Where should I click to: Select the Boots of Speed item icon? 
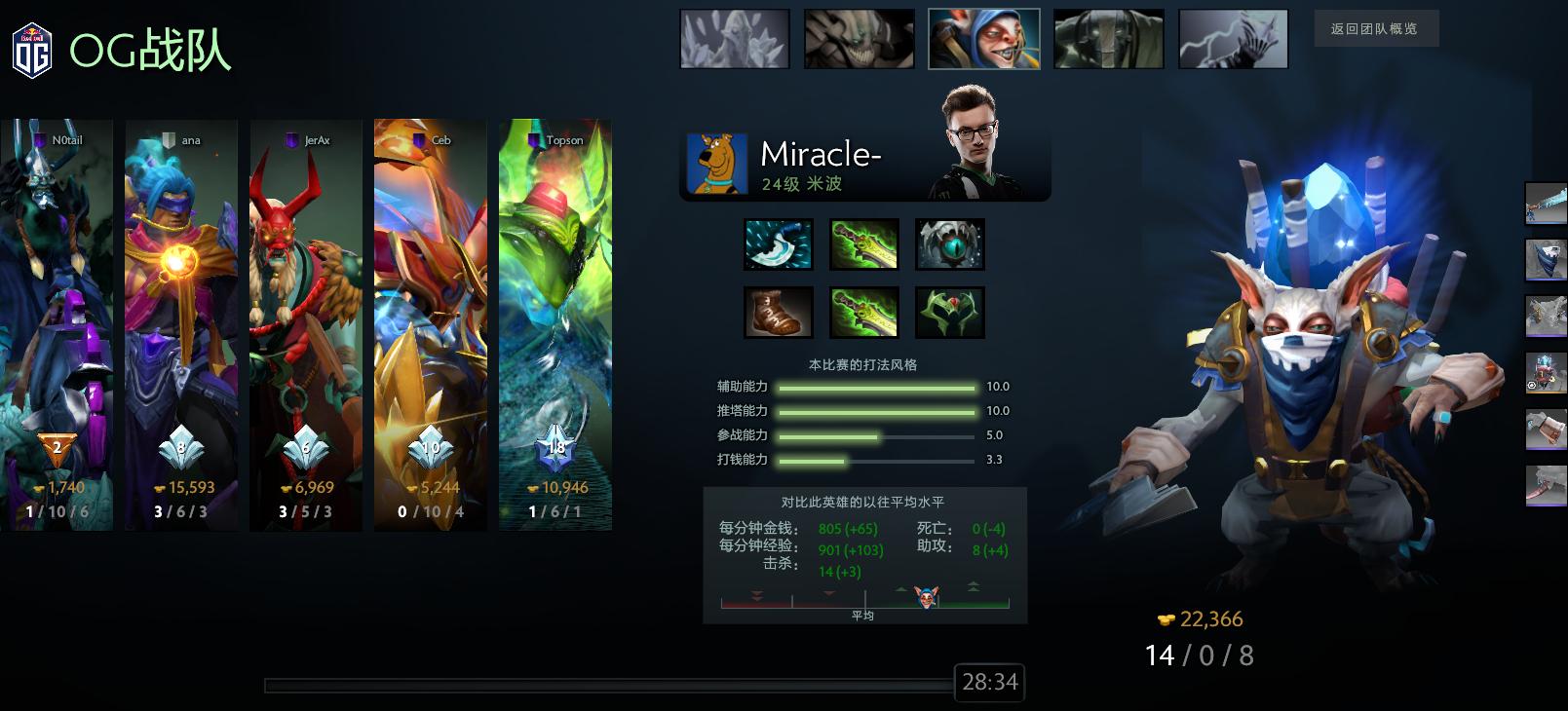[779, 312]
